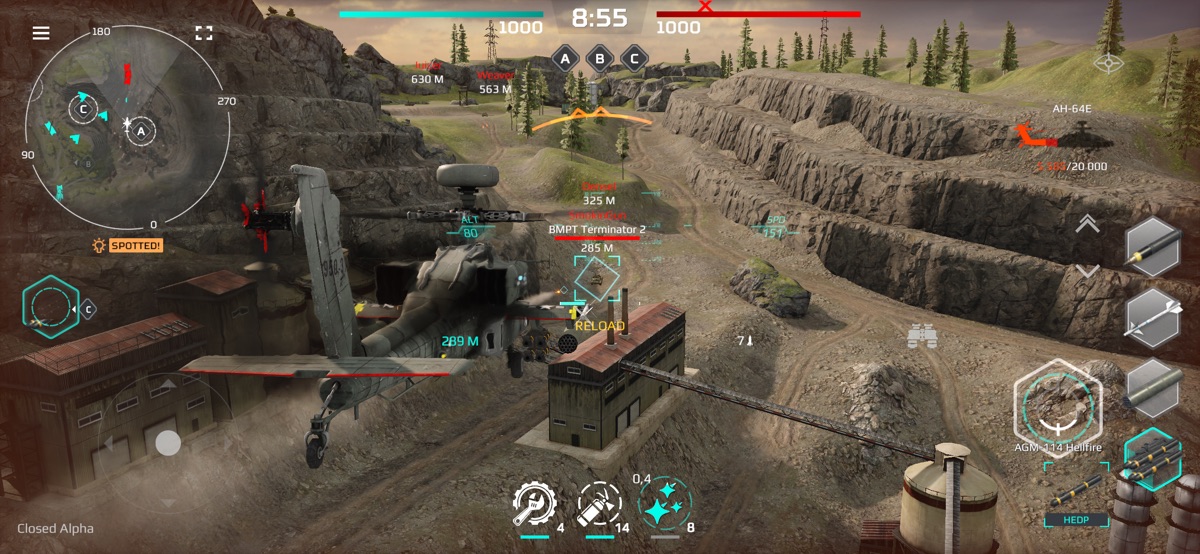Fire the AGM-114 Hellfire missile

click(x=1057, y=401)
